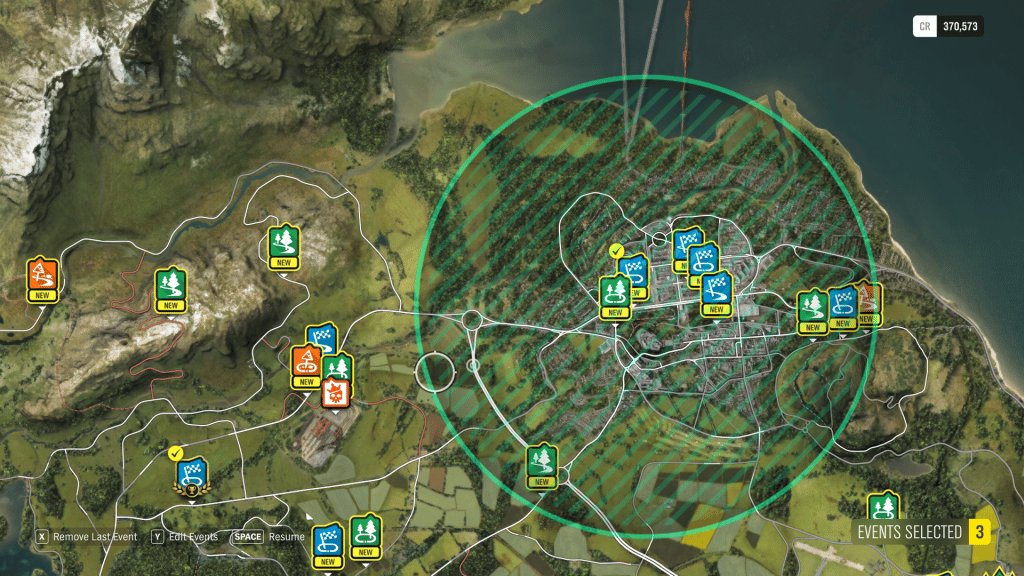This screenshot has height=576, width=1024.
Task: Select the green tree marker at the roundabout on the circle's lower edge
Action: pos(541,463)
